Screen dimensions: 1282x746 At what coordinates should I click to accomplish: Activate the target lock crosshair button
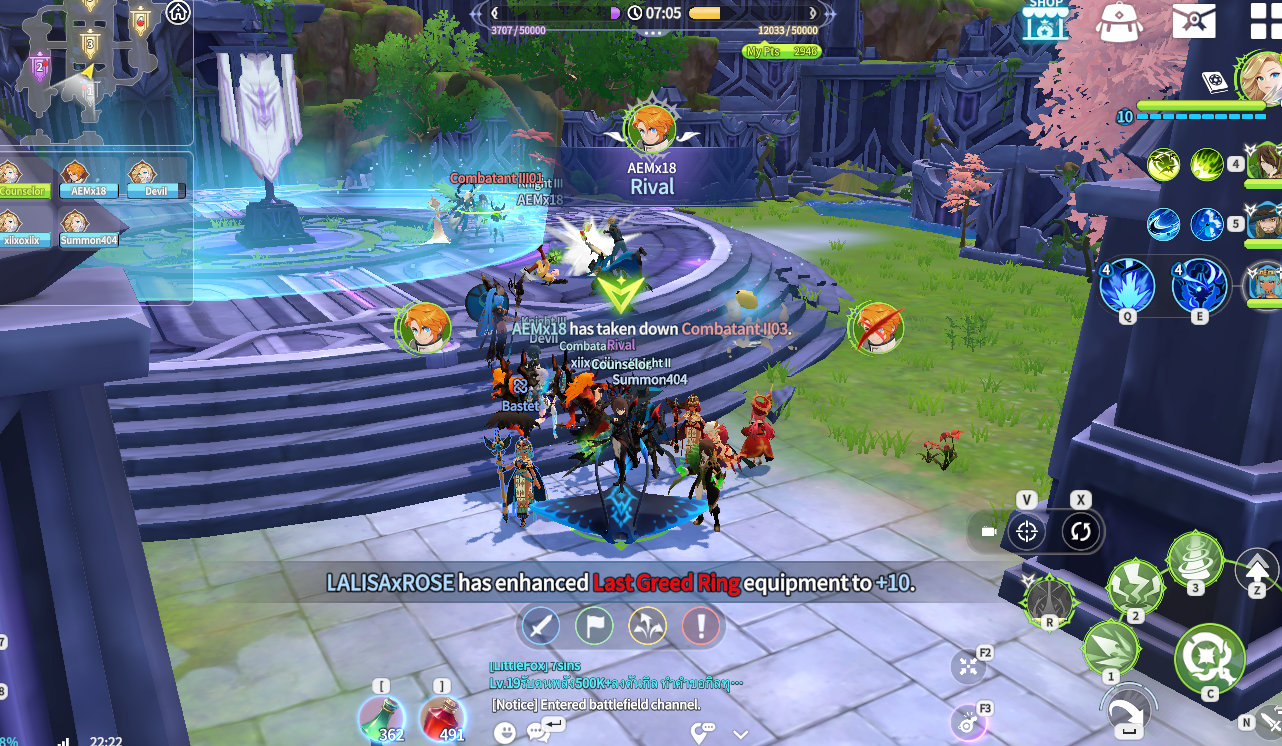coord(1026,532)
